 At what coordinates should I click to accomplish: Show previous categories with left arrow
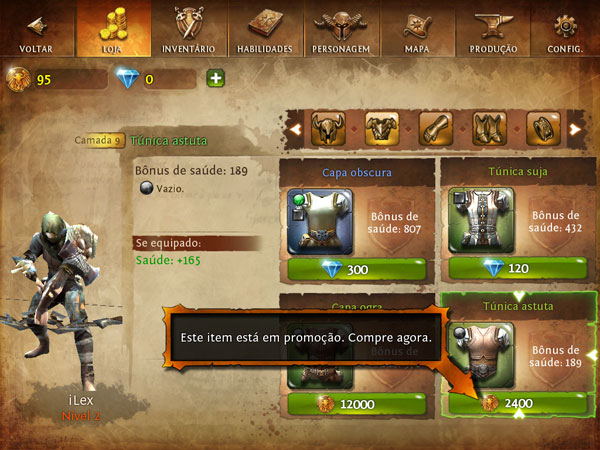tap(295, 129)
